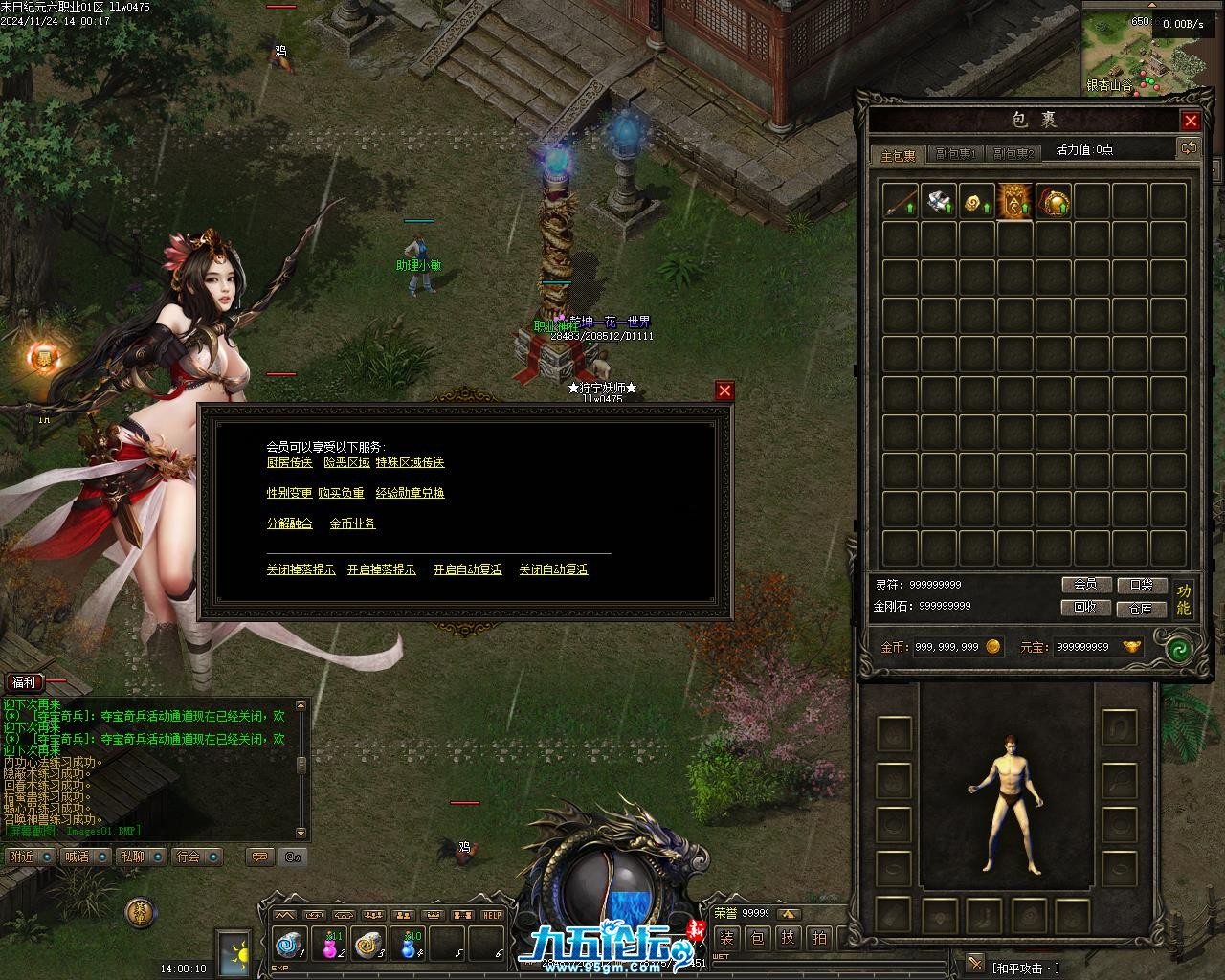
Task: Open the 金币业务 gold services link
Action: tap(352, 523)
